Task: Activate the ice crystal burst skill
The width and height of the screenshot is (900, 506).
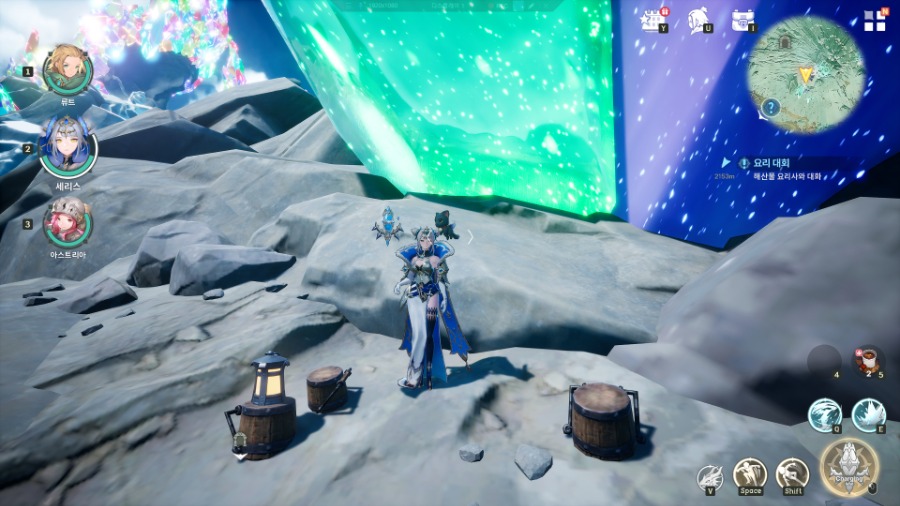Action: click(868, 415)
